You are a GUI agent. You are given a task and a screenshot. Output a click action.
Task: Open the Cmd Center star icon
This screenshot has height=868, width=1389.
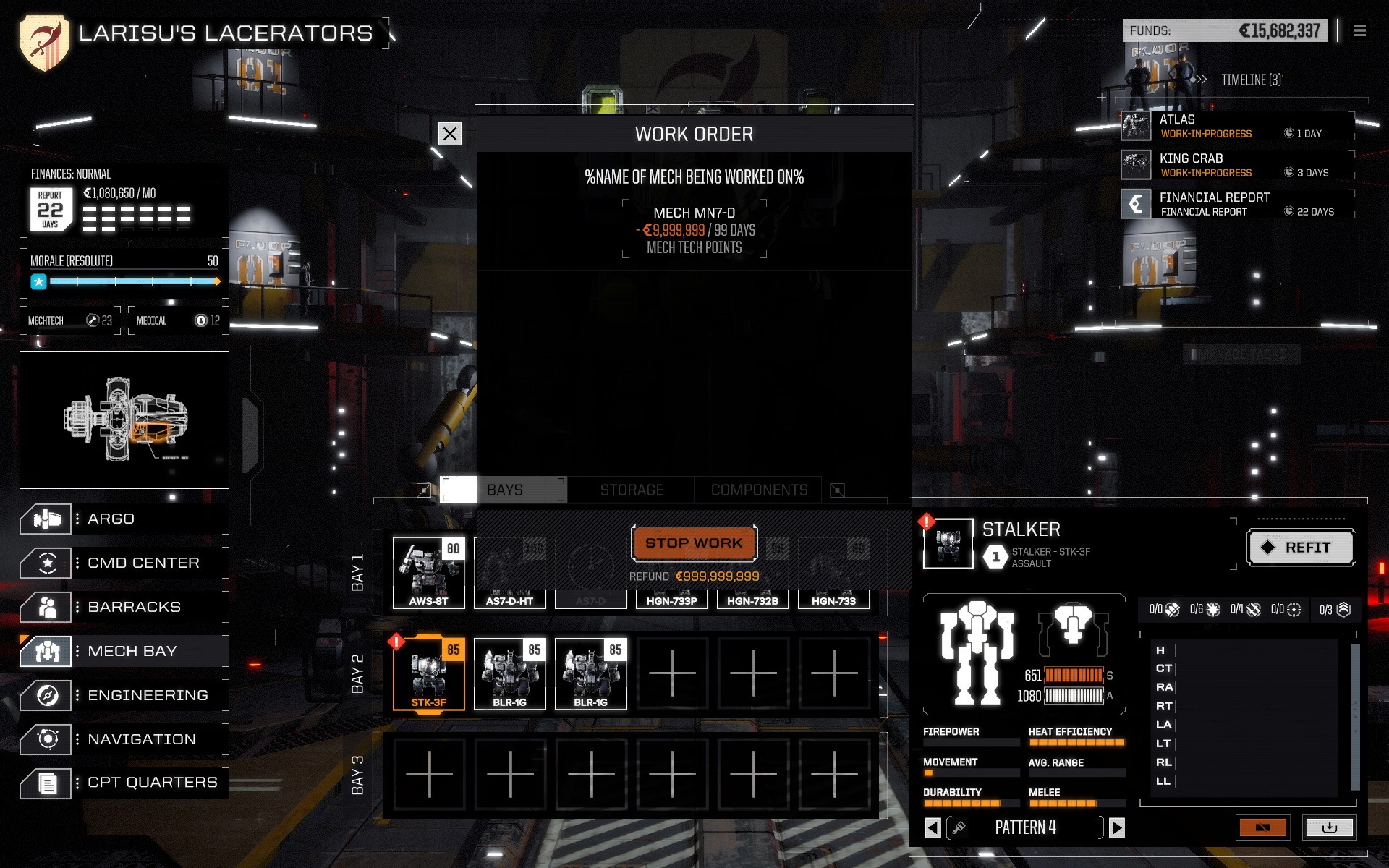coord(46,562)
